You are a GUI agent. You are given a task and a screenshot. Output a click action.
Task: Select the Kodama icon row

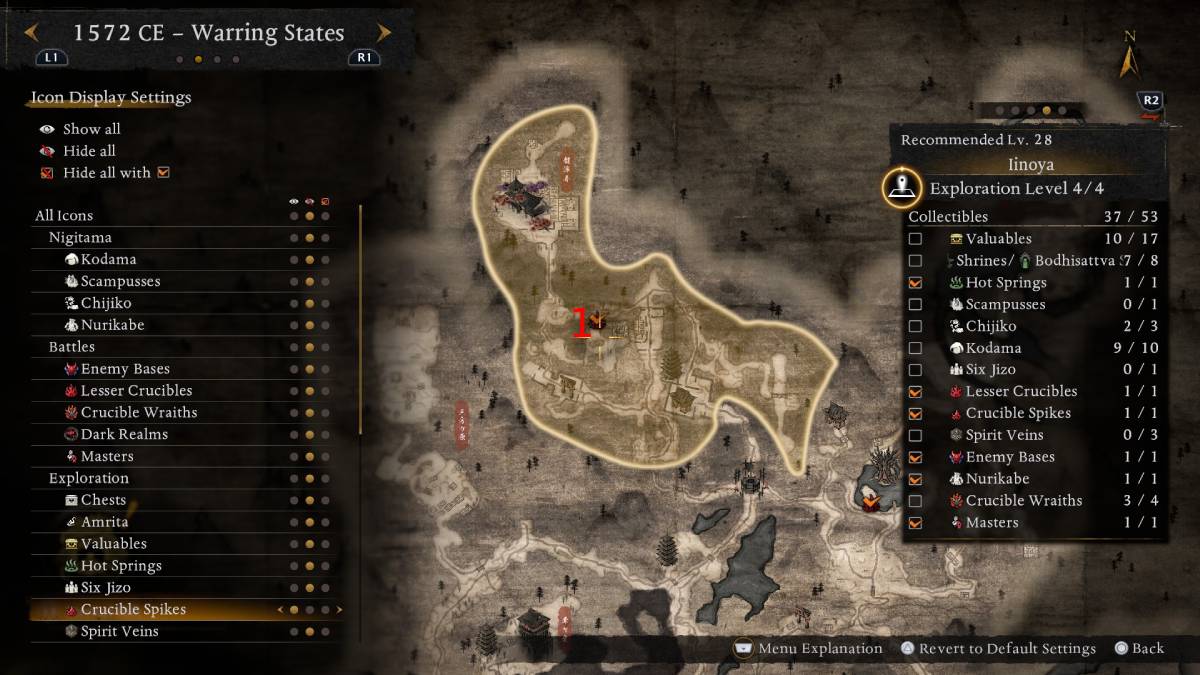pyautogui.click(x=108, y=259)
